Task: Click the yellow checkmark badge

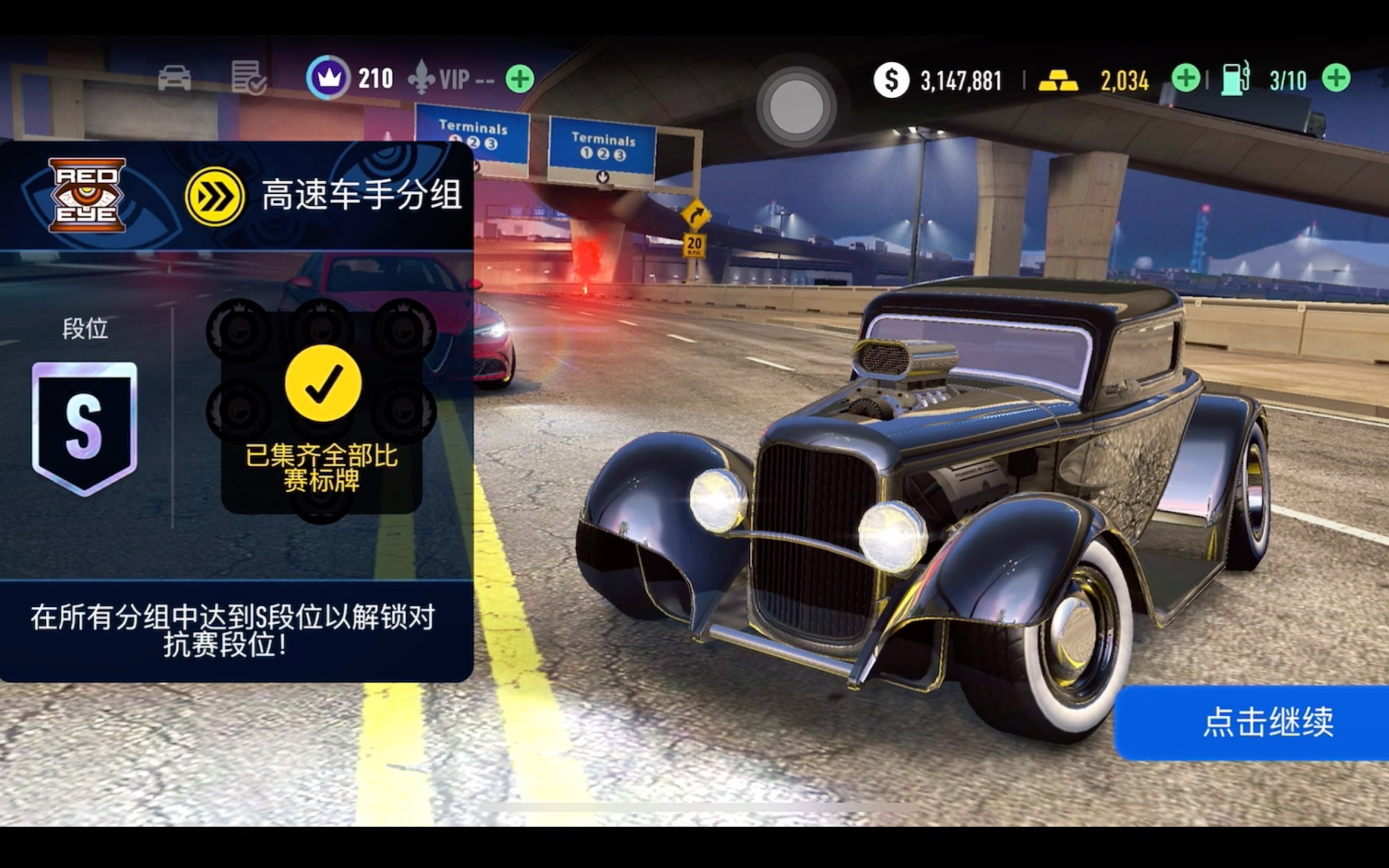Action: tap(323, 383)
